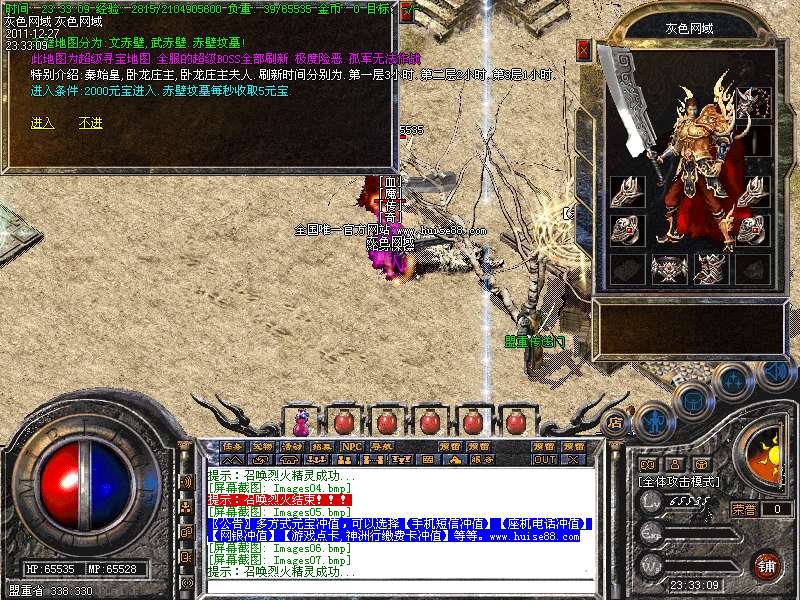
Task: Click the NPC button above chat
Action: tap(352, 446)
